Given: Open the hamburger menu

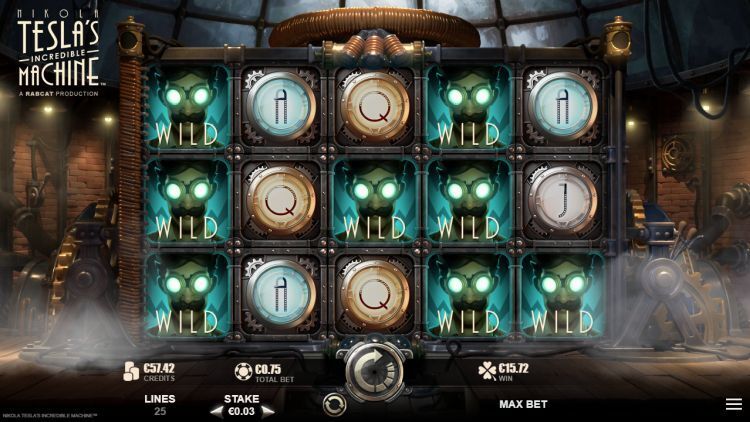Looking at the screenshot, I should [733, 404].
